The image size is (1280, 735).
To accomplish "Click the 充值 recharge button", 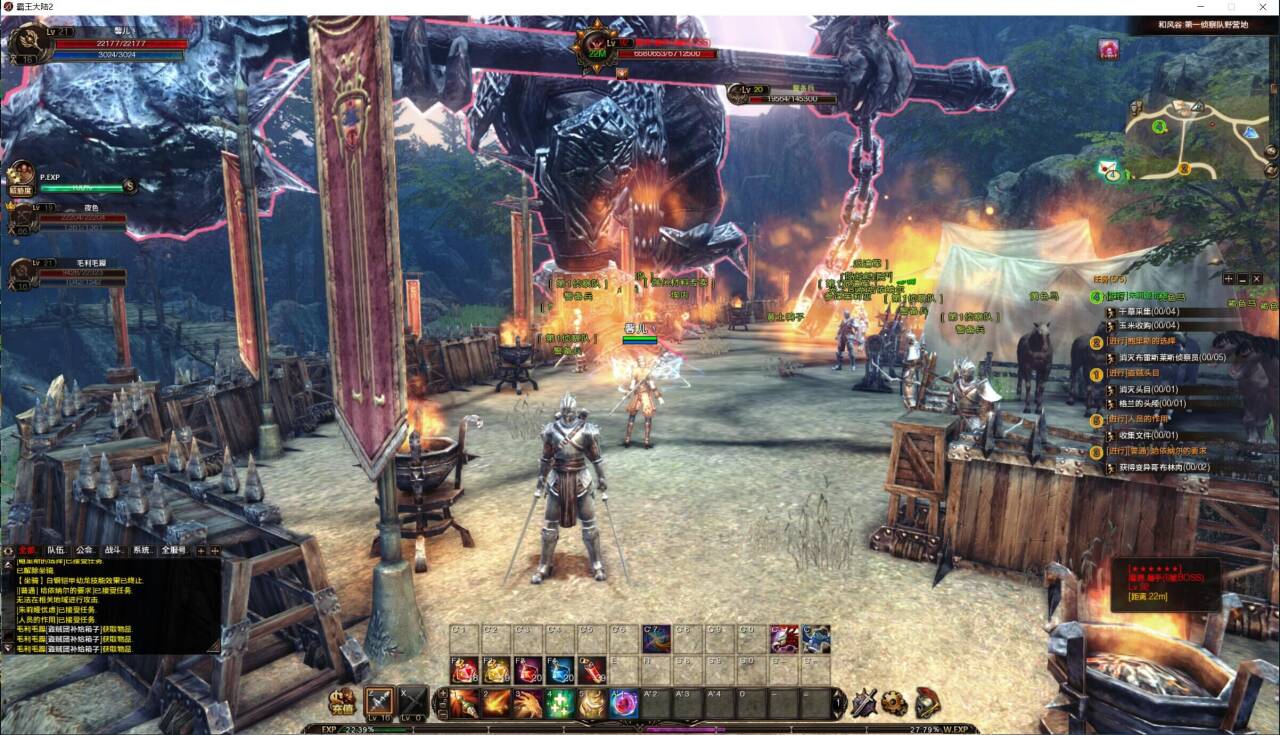I will (x=343, y=702).
